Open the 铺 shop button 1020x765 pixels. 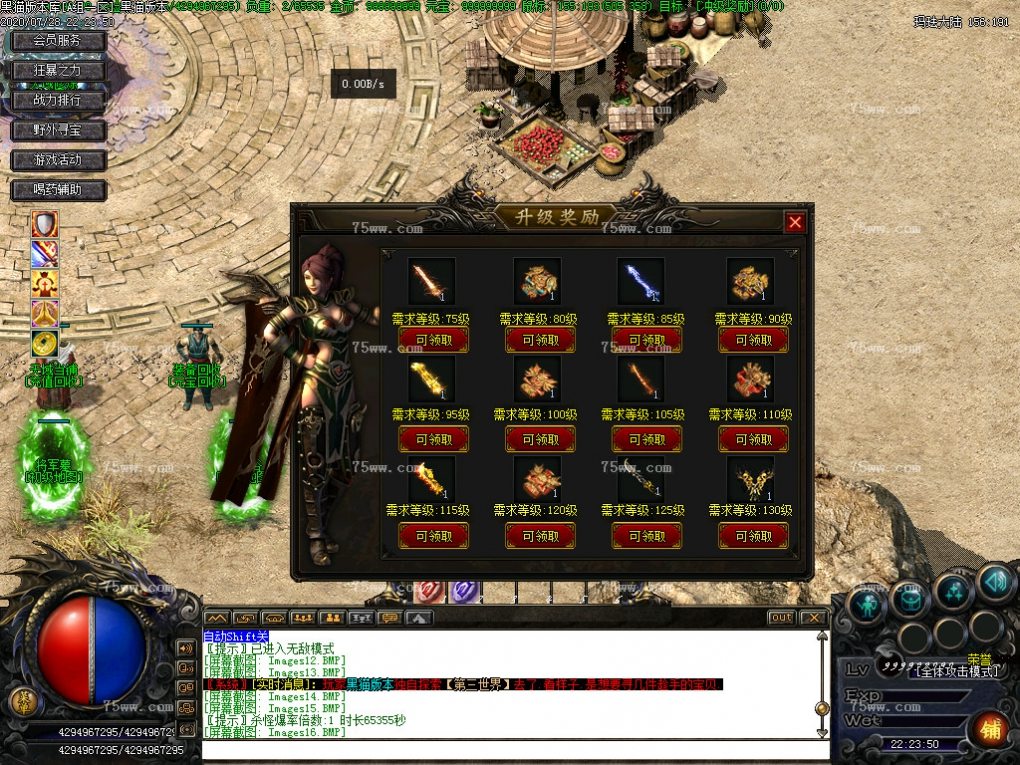(x=990, y=729)
